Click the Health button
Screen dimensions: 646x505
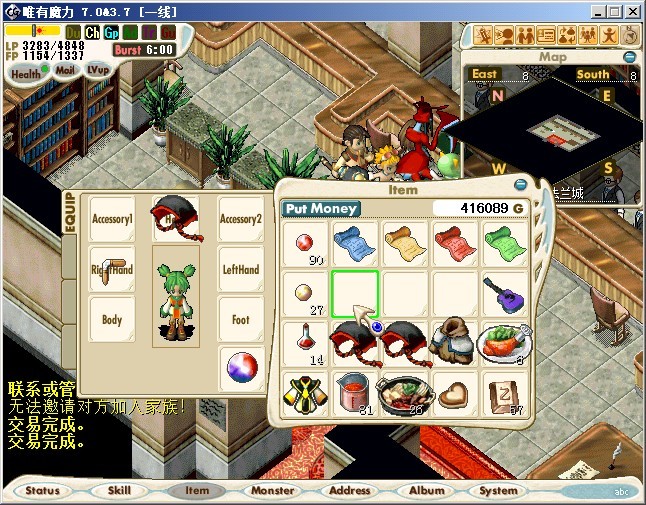click(x=26, y=73)
